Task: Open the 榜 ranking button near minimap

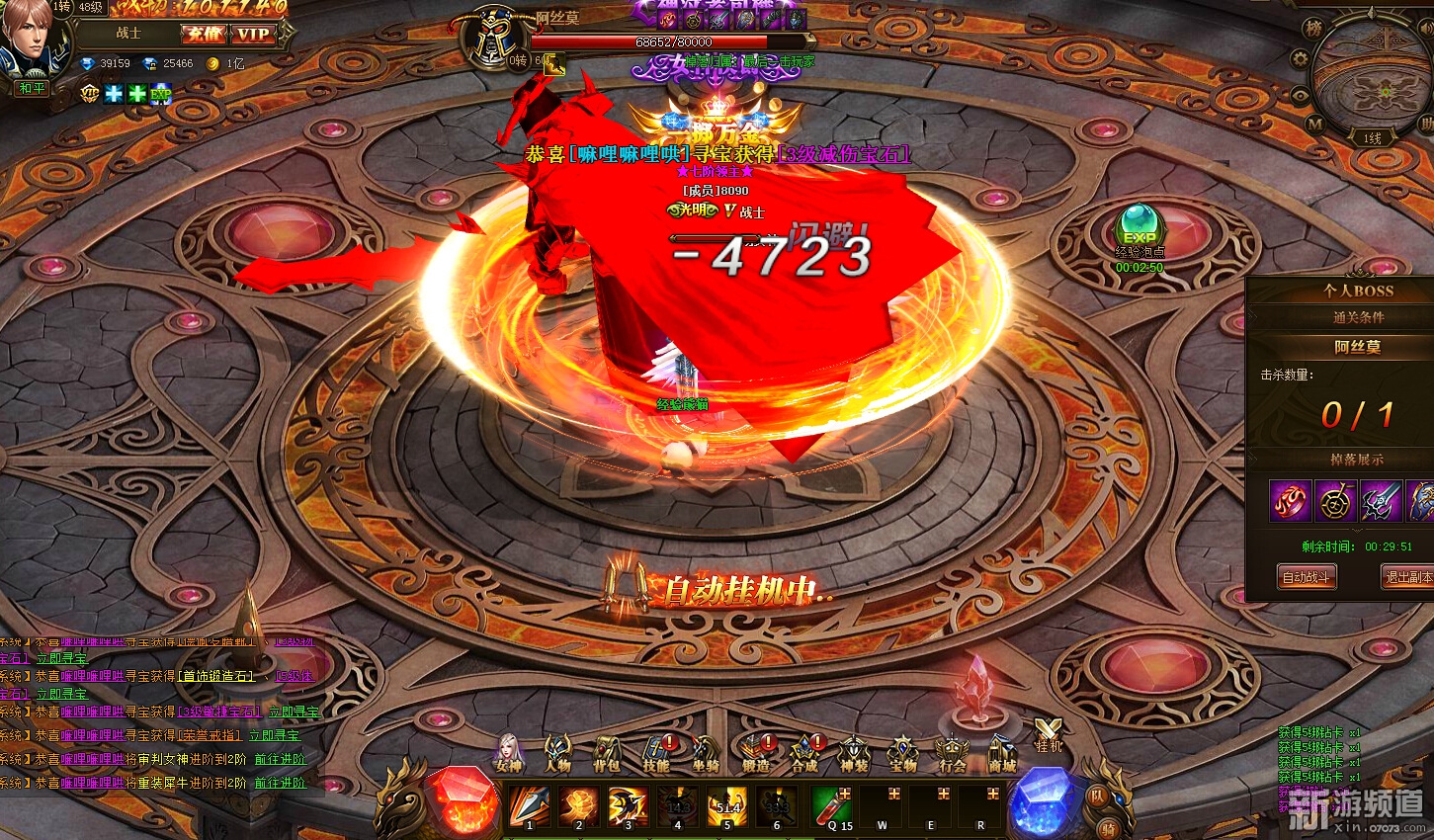Action: [x=1313, y=29]
